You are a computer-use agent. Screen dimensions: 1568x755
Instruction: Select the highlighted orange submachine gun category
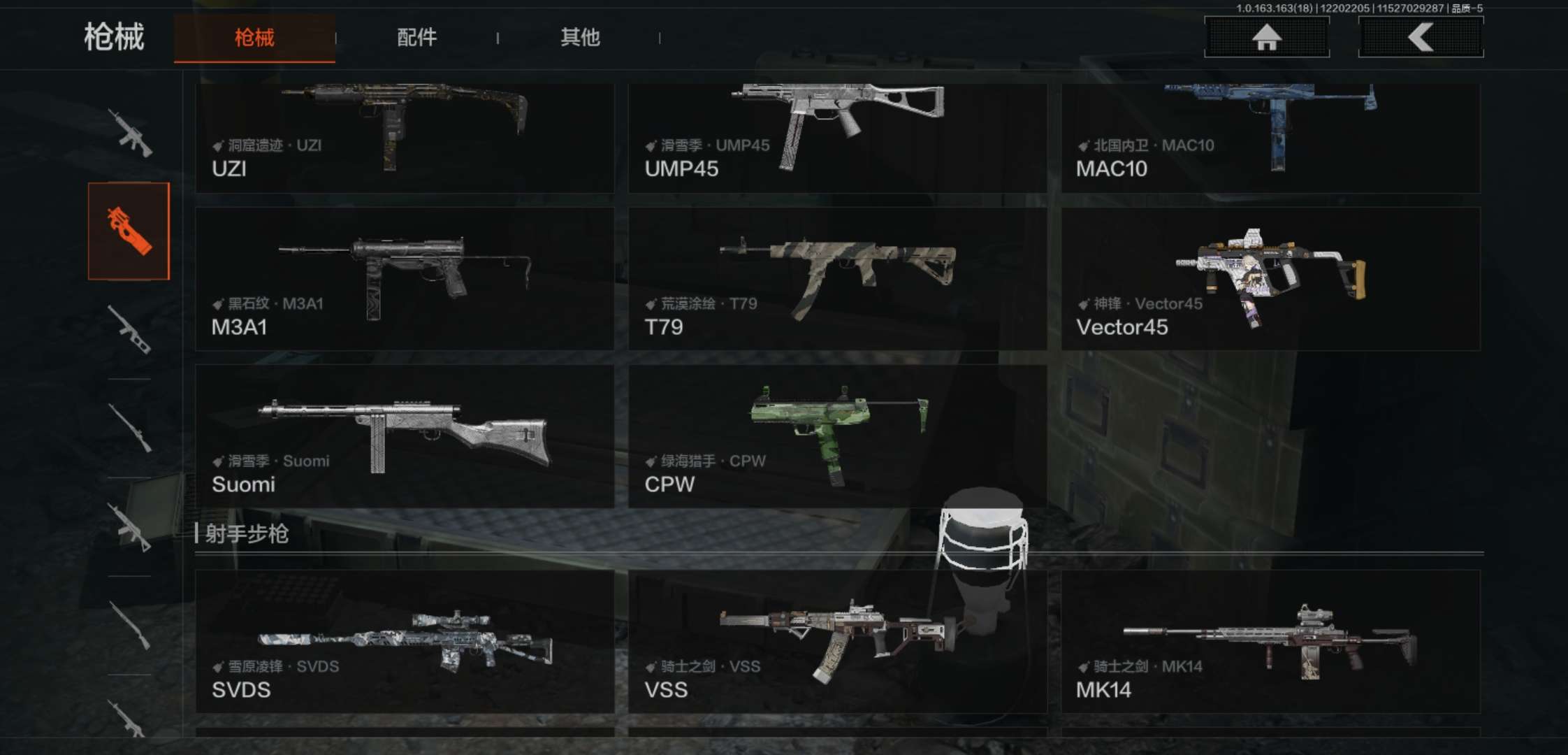[x=129, y=231]
